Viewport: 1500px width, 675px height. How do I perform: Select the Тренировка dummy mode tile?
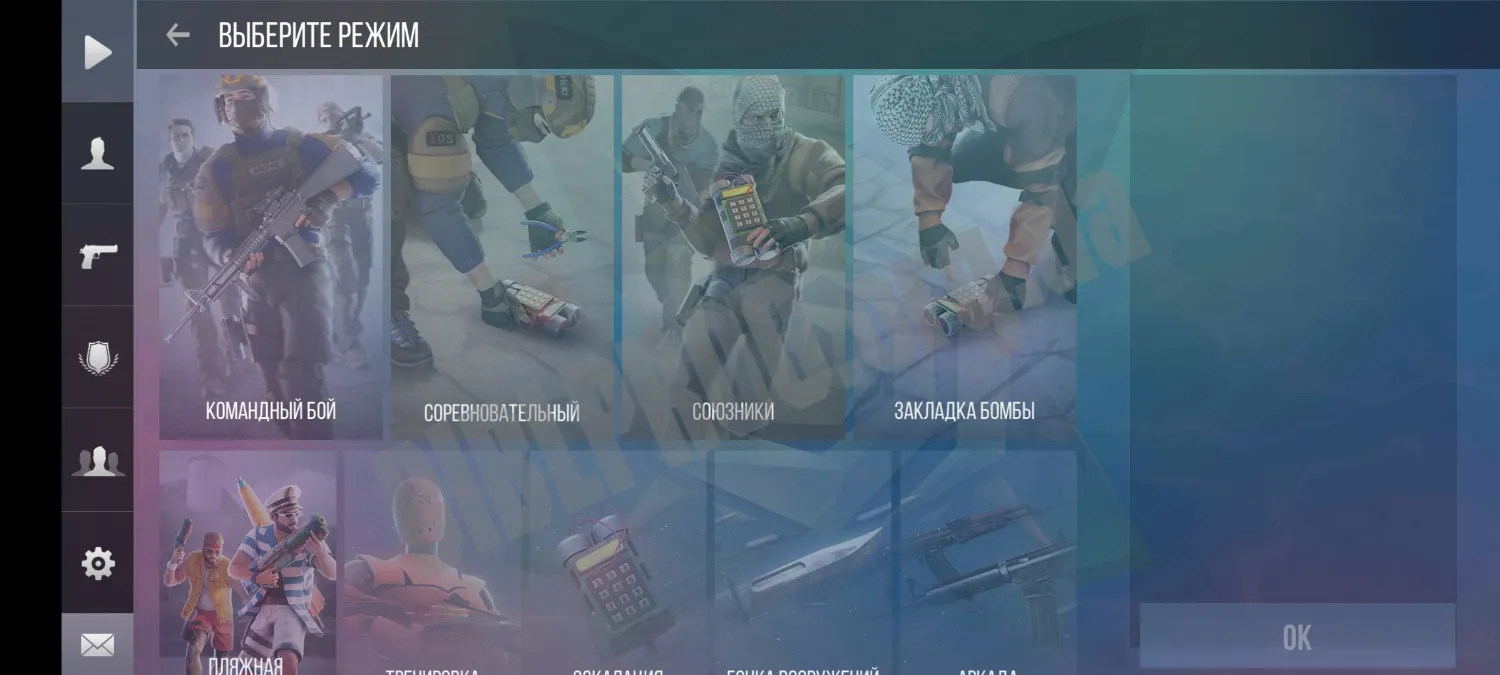[x=433, y=565]
